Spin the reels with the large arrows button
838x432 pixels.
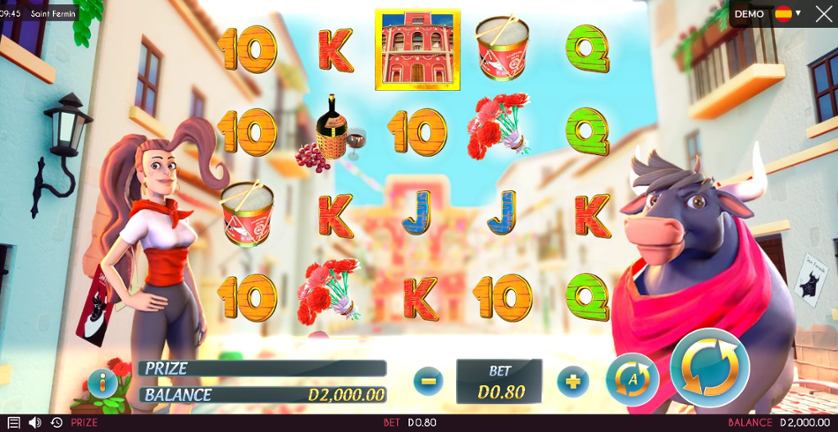pyautogui.click(x=710, y=368)
